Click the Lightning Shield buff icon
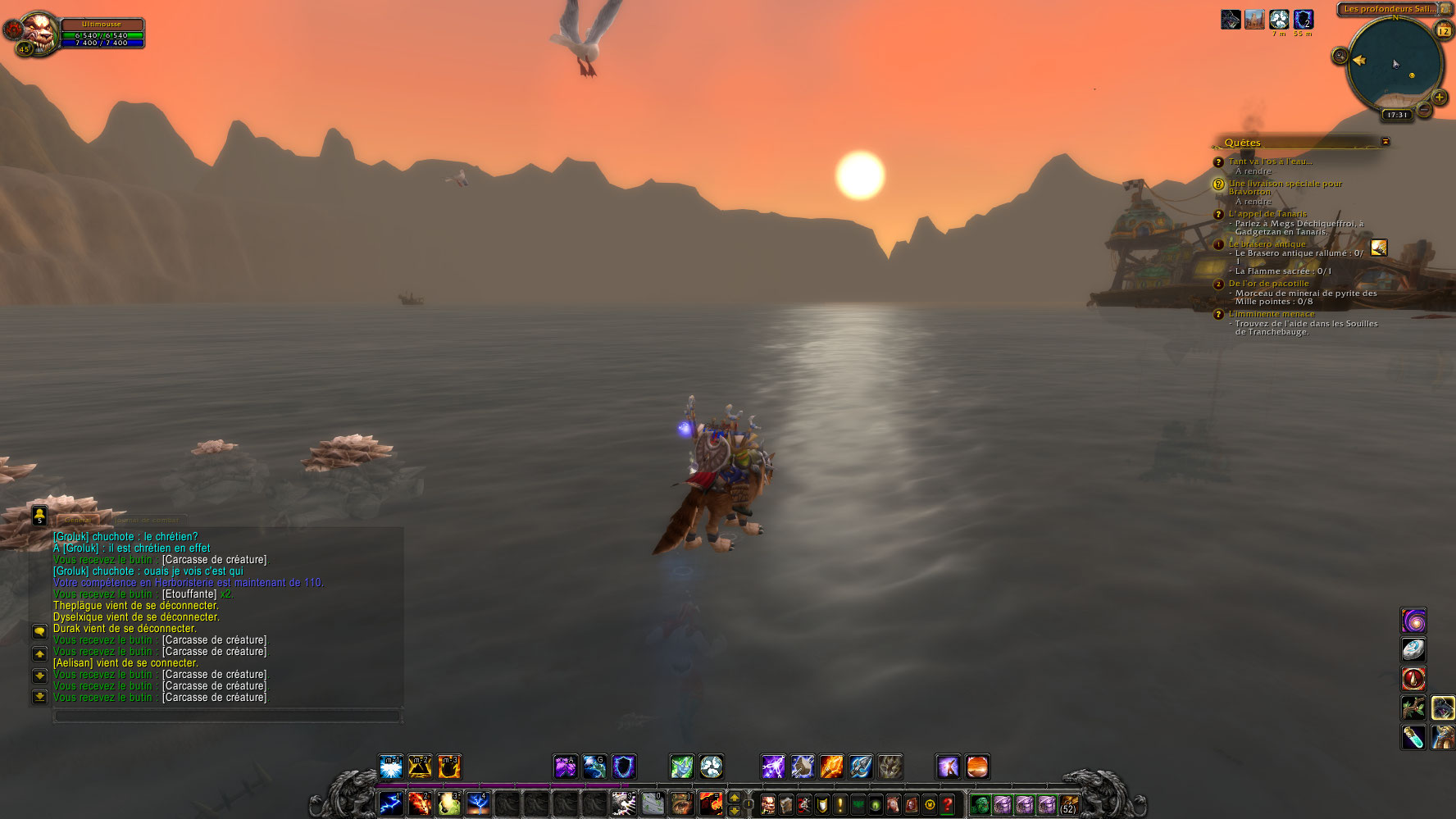 [1304, 19]
